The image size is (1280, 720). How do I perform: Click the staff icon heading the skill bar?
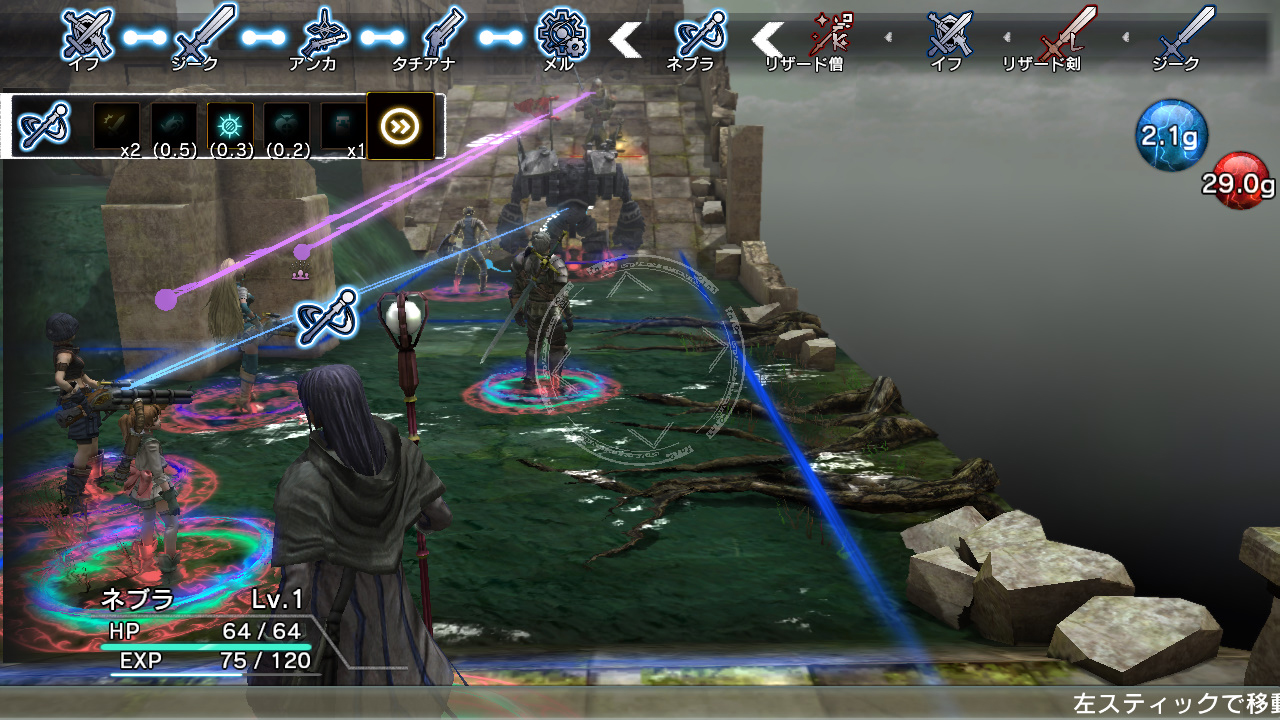(43, 127)
